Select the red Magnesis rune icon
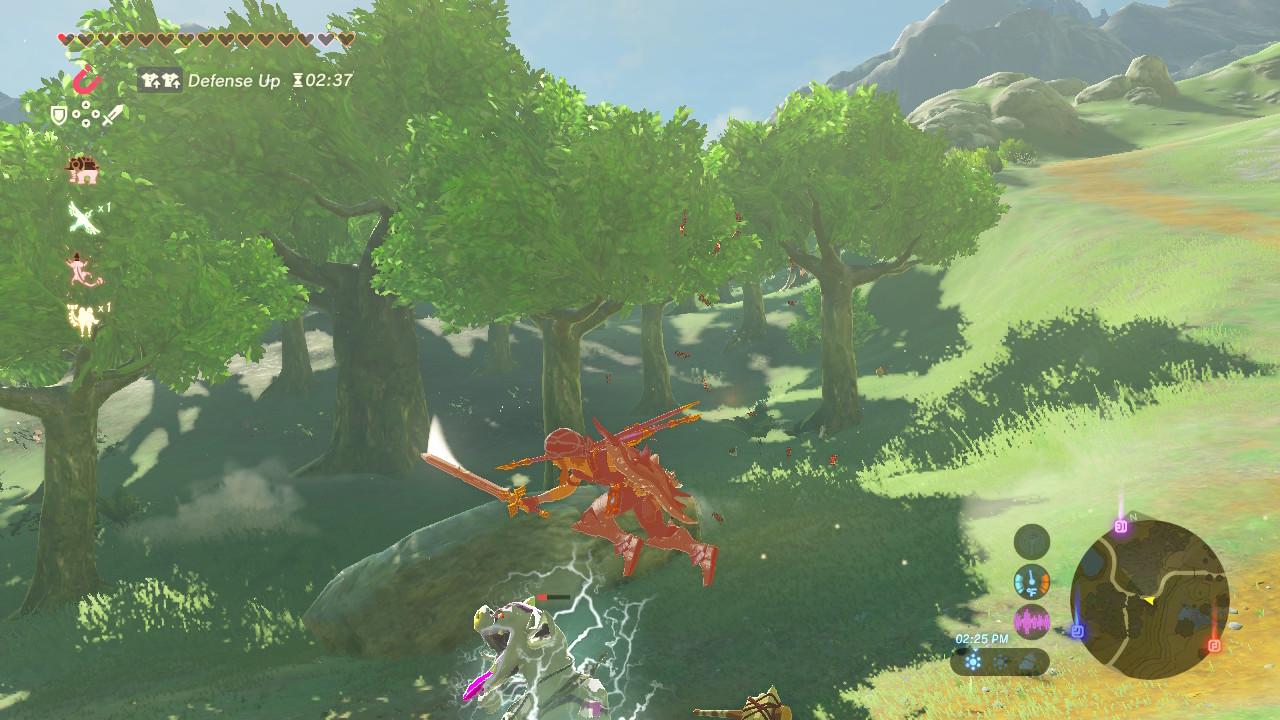This screenshot has width=1280, height=720. pos(87,79)
